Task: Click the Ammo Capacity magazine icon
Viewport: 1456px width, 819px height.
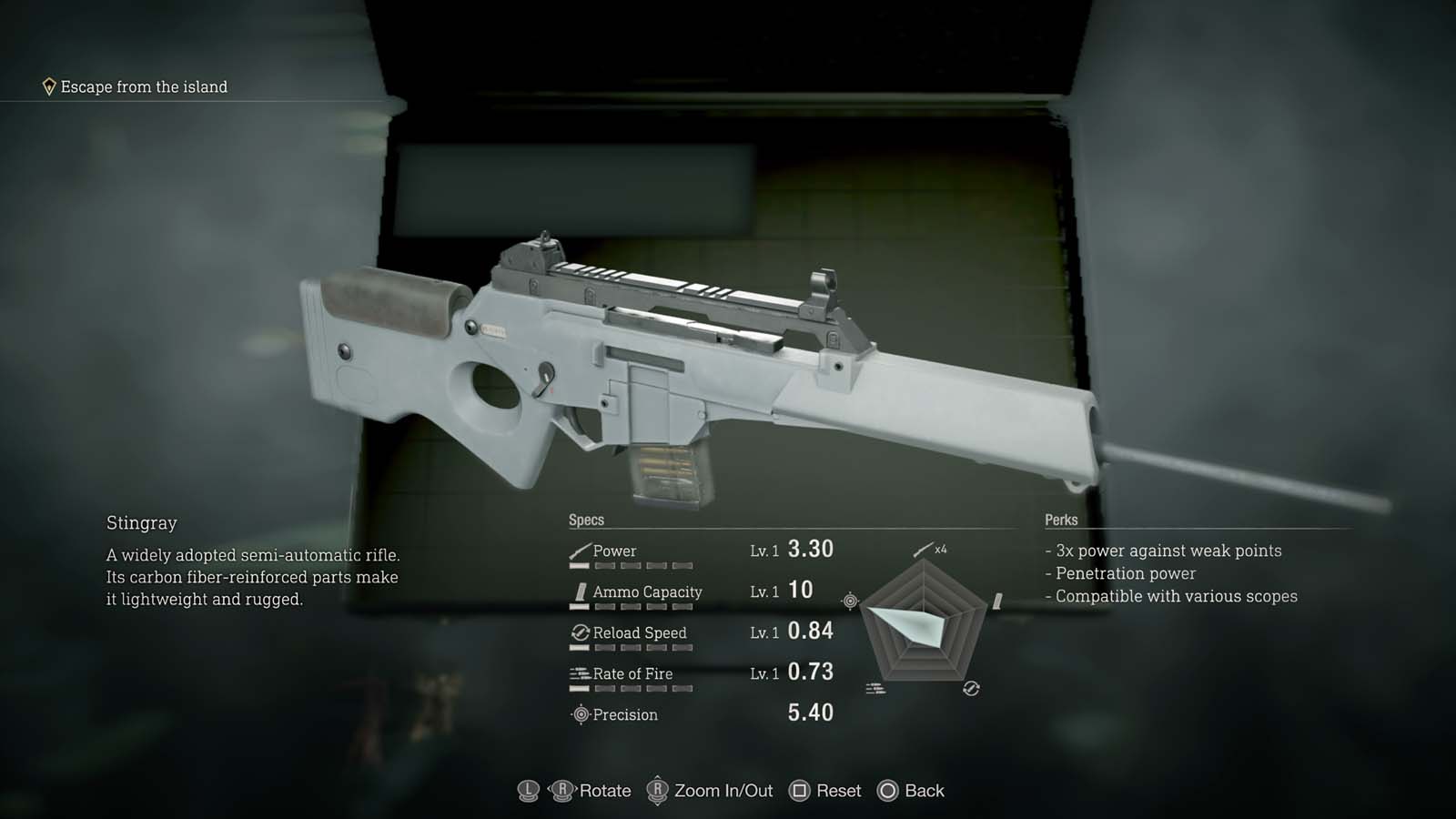Action: 582,591
